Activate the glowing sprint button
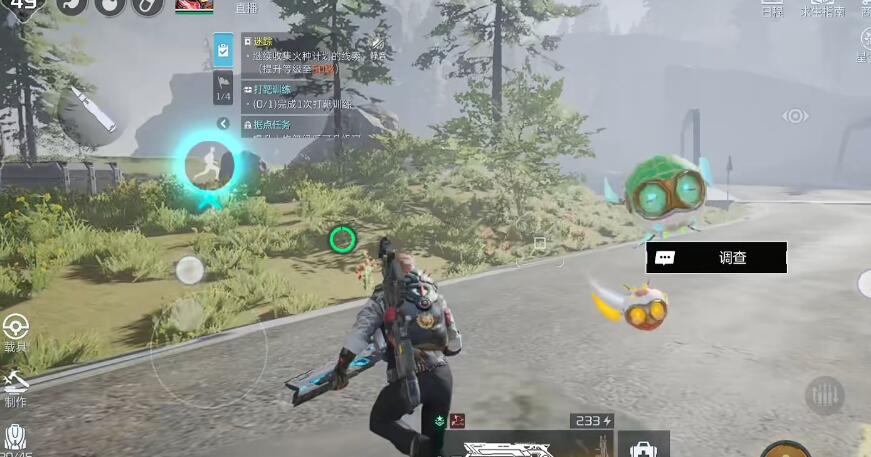 (210, 164)
